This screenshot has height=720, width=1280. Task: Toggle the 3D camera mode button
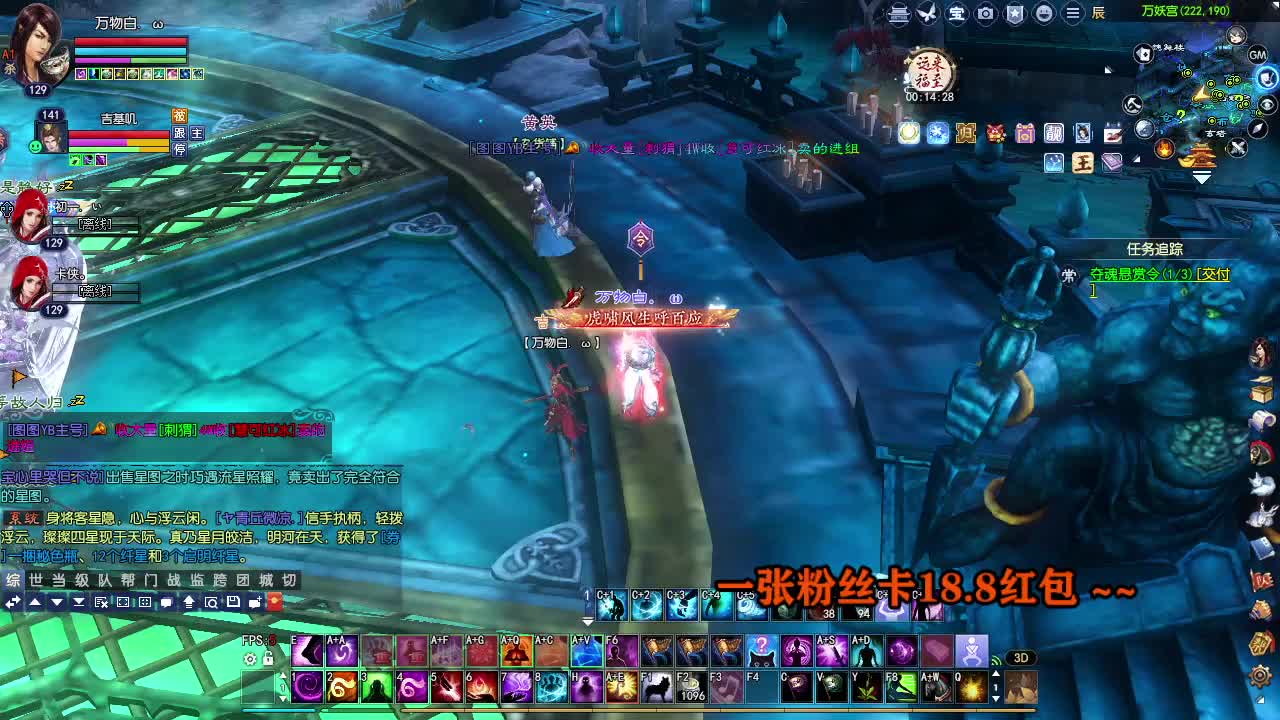1021,658
